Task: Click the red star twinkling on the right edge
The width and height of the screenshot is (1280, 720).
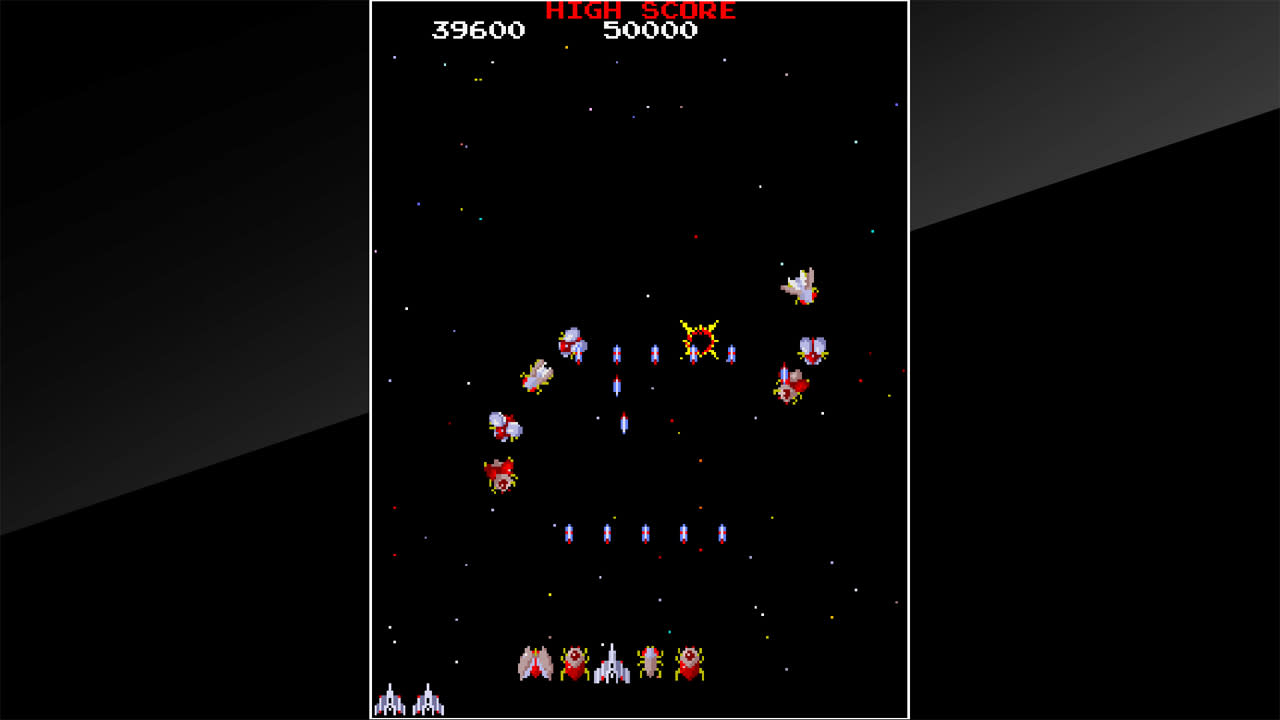Action: pos(903,370)
